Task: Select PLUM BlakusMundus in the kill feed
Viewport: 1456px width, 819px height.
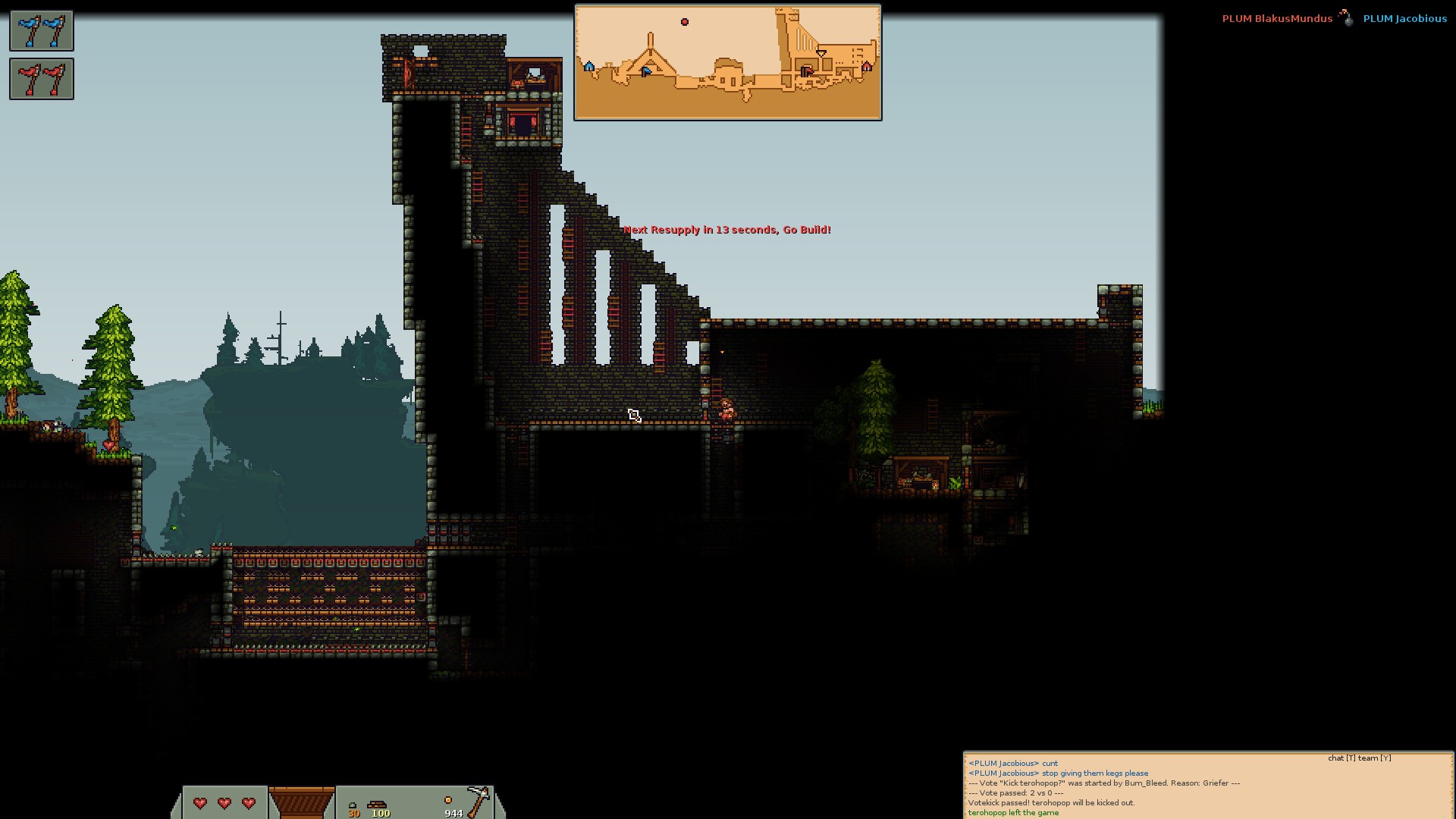Action: (1277, 19)
